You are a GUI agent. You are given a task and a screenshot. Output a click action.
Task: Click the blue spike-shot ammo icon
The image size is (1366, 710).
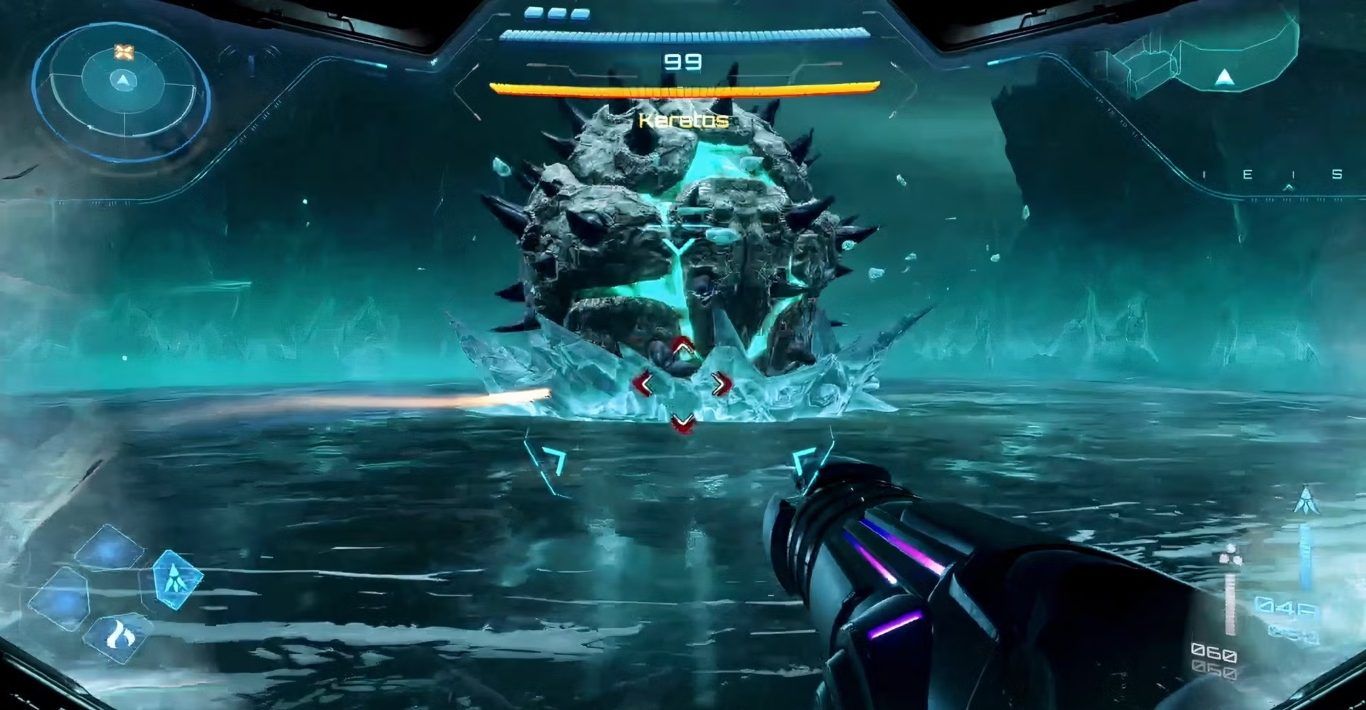click(1304, 500)
